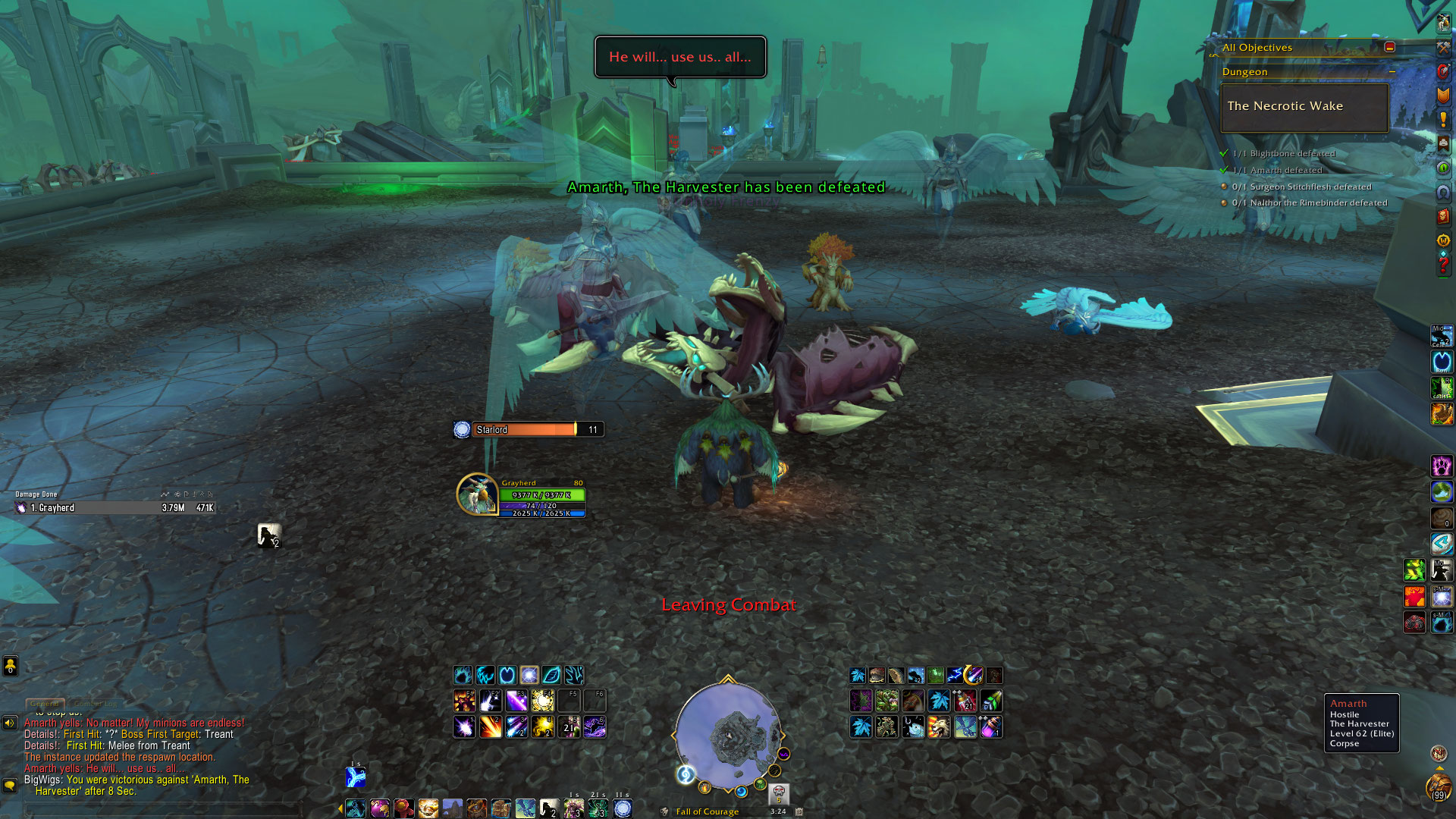This screenshot has width=1456, height=819.
Task: Select Grayherd's row in the damage meter
Action: [x=115, y=508]
